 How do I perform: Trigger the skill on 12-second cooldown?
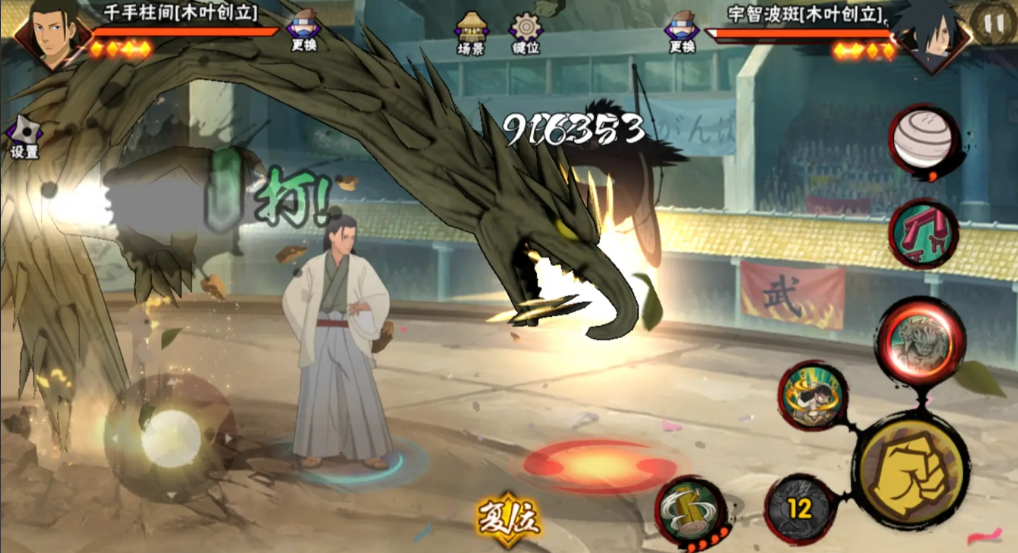pos(799,509)
